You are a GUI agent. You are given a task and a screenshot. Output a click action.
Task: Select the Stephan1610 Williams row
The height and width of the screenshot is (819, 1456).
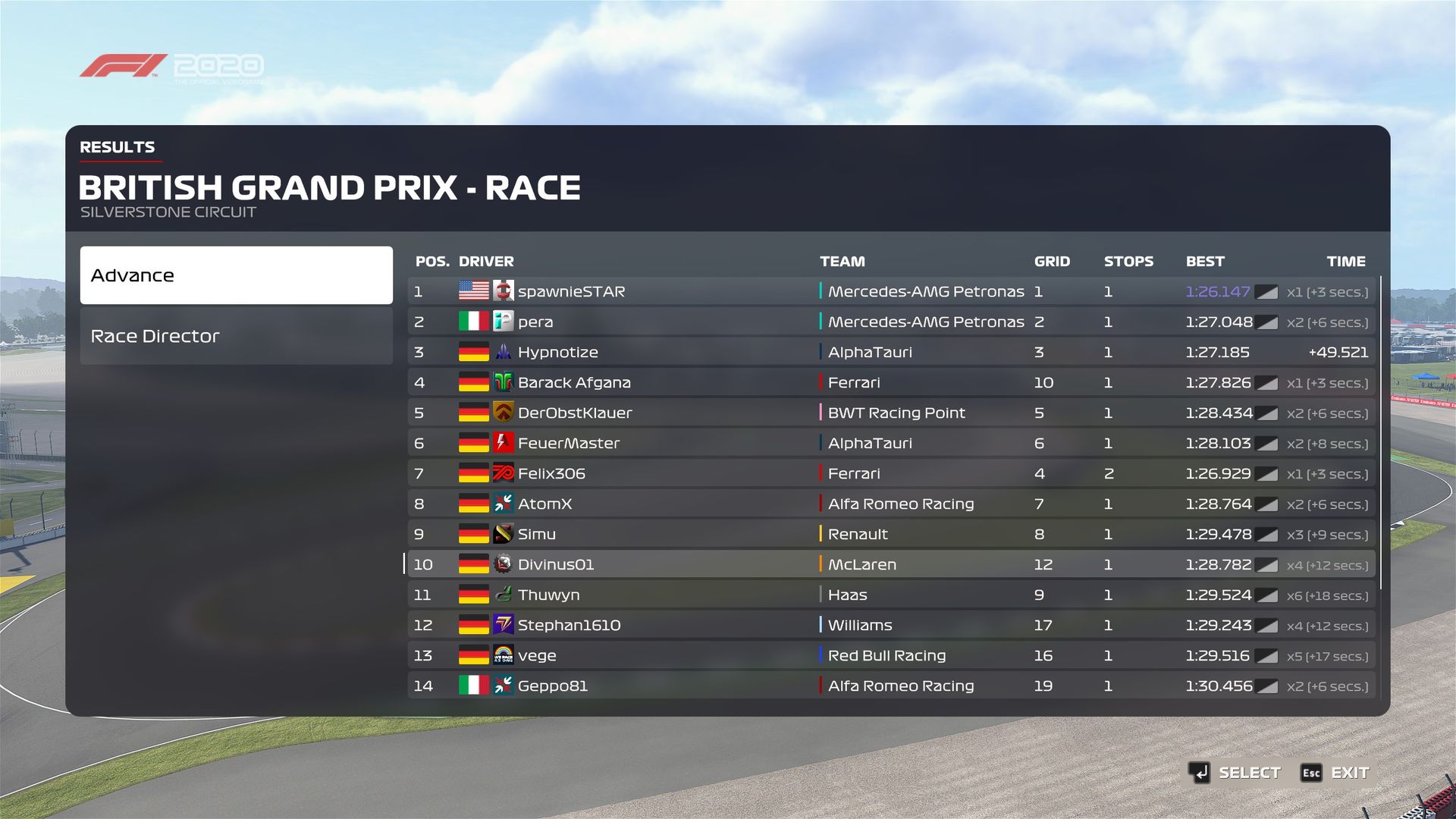point(891,625)
